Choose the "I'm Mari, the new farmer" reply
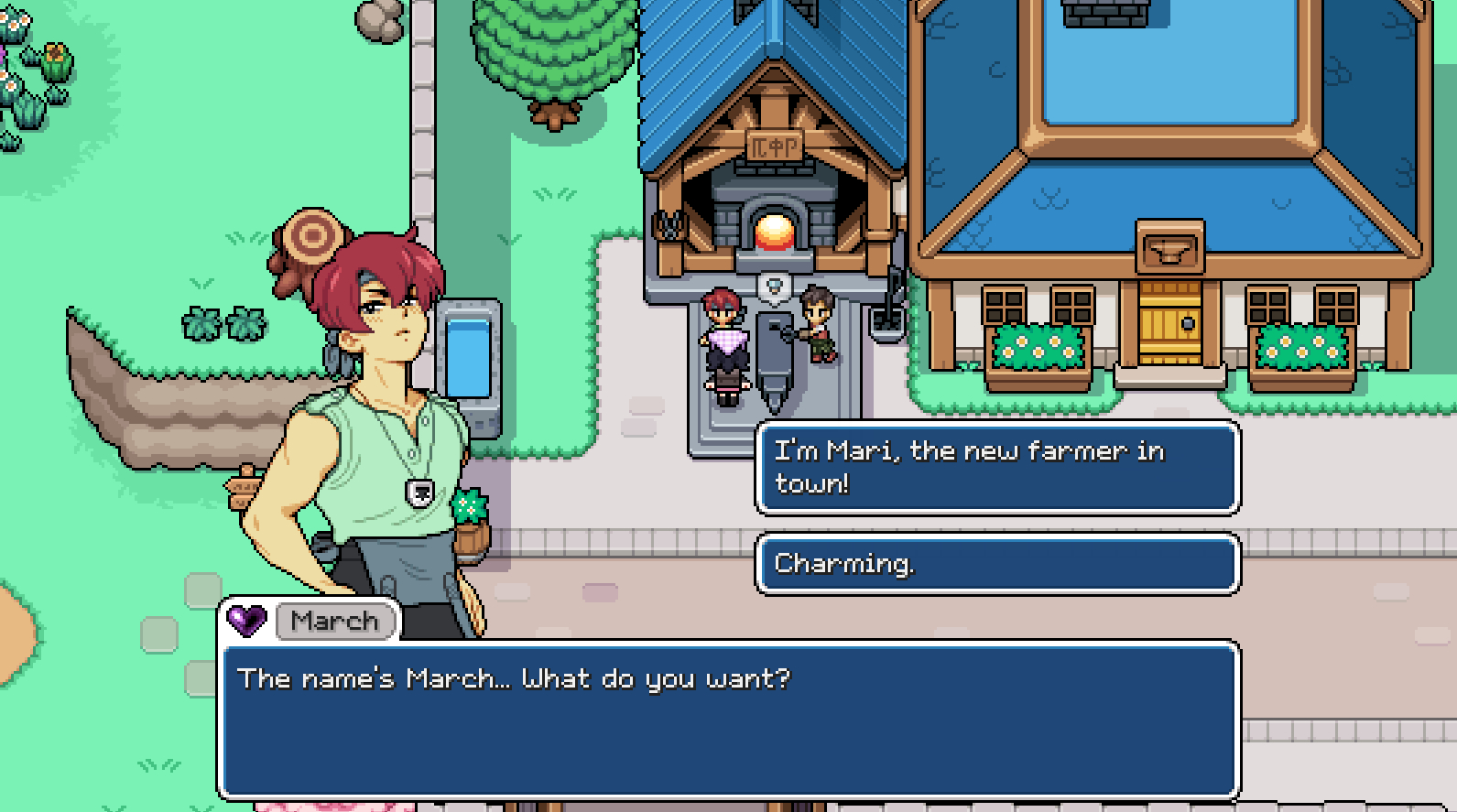 click(x=996, y=467)
